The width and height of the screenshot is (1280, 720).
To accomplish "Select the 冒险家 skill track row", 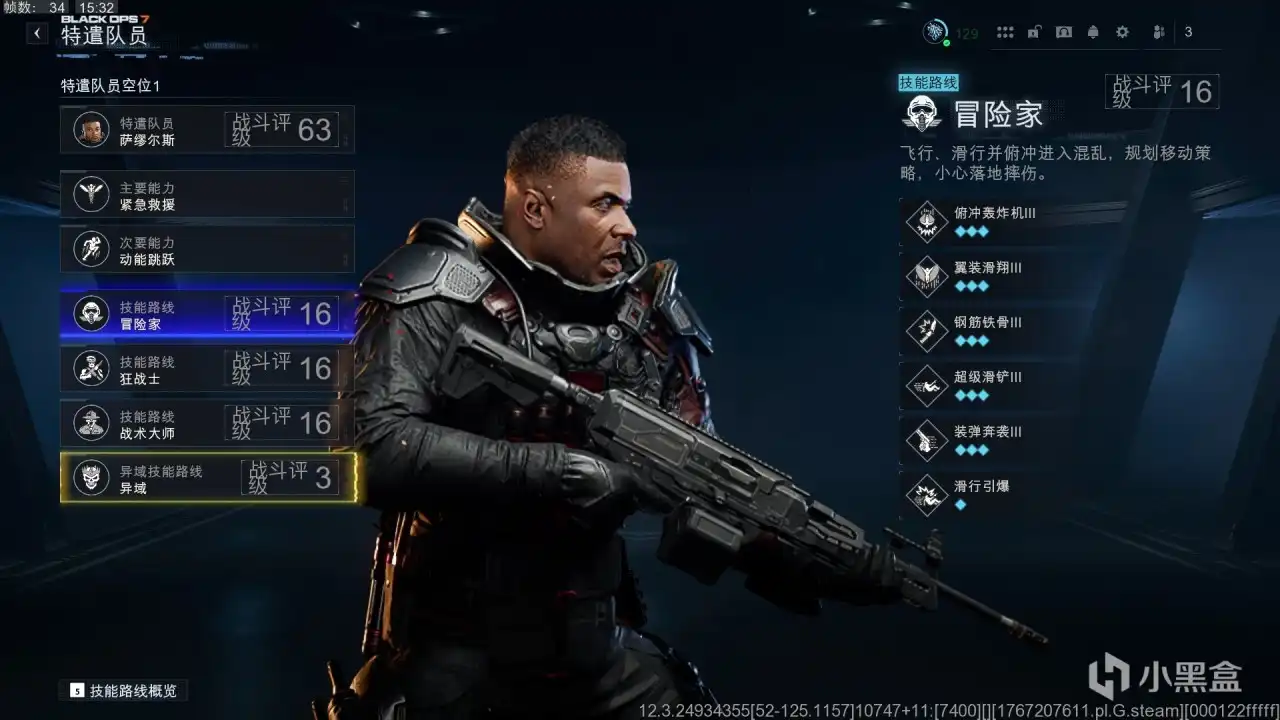I will [x=207, y=314].
